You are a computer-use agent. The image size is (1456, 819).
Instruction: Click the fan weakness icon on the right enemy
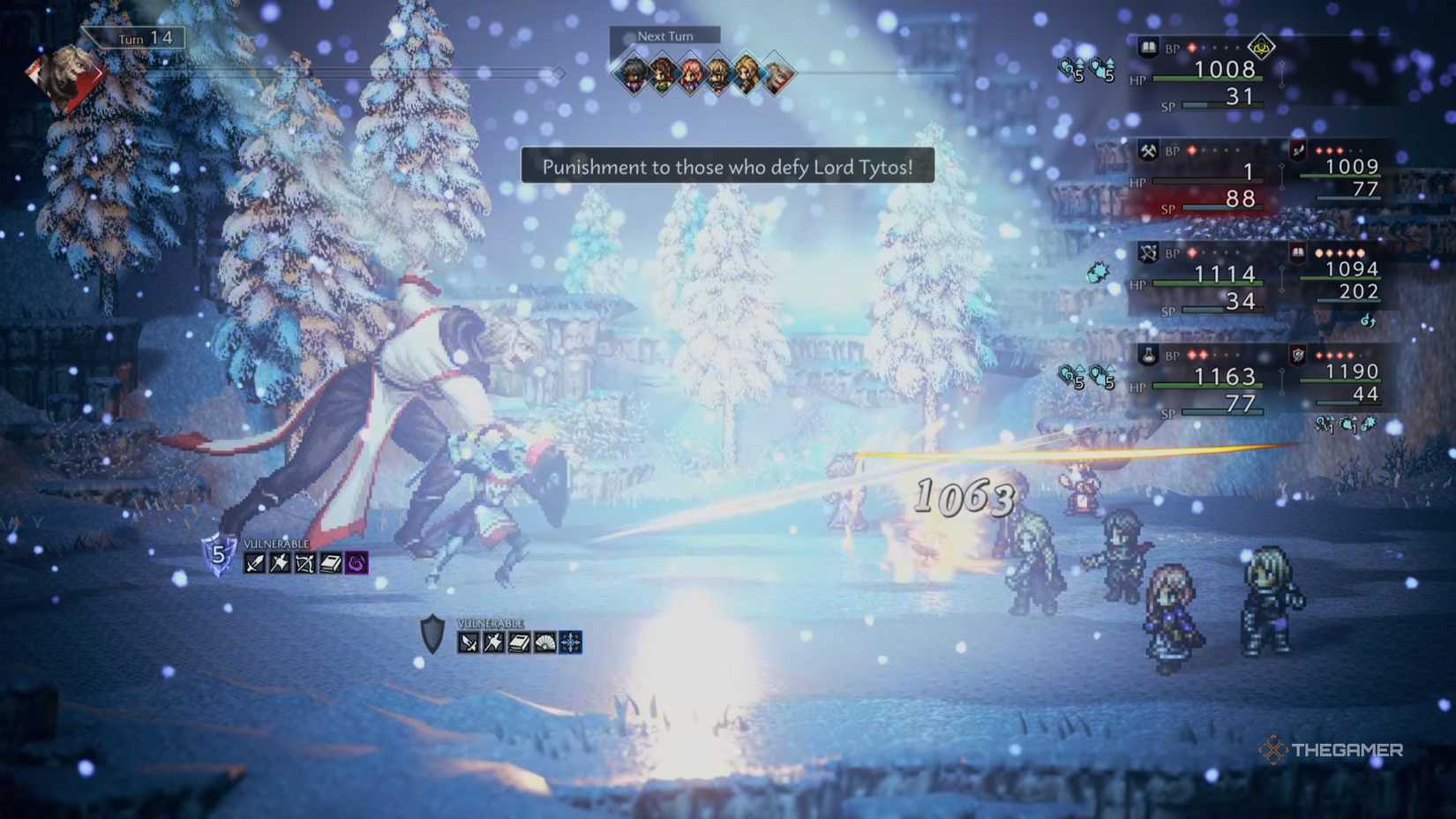coord(544,643)
